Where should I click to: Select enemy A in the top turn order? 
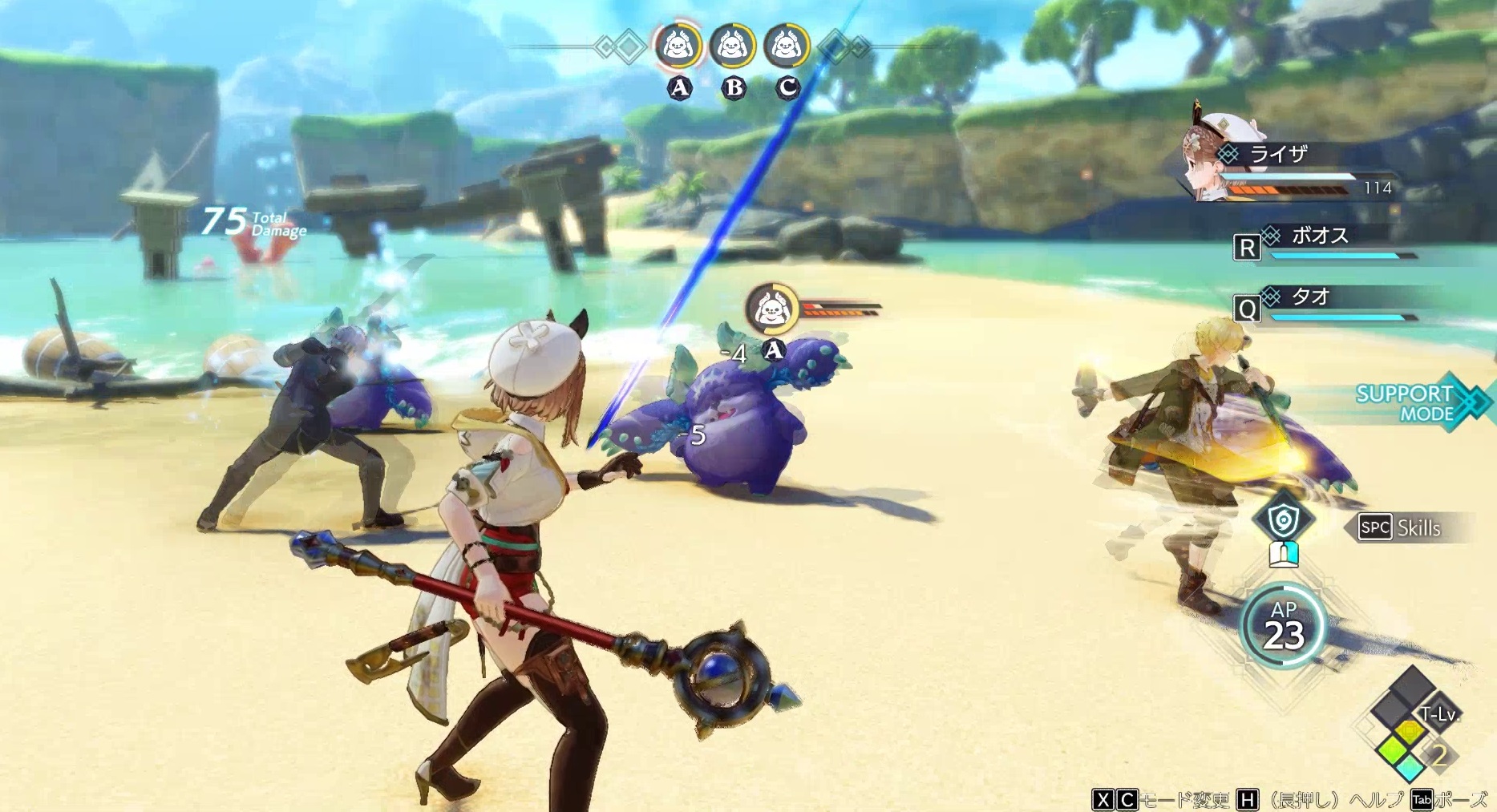pyautogui.click(x=679, y=47)
